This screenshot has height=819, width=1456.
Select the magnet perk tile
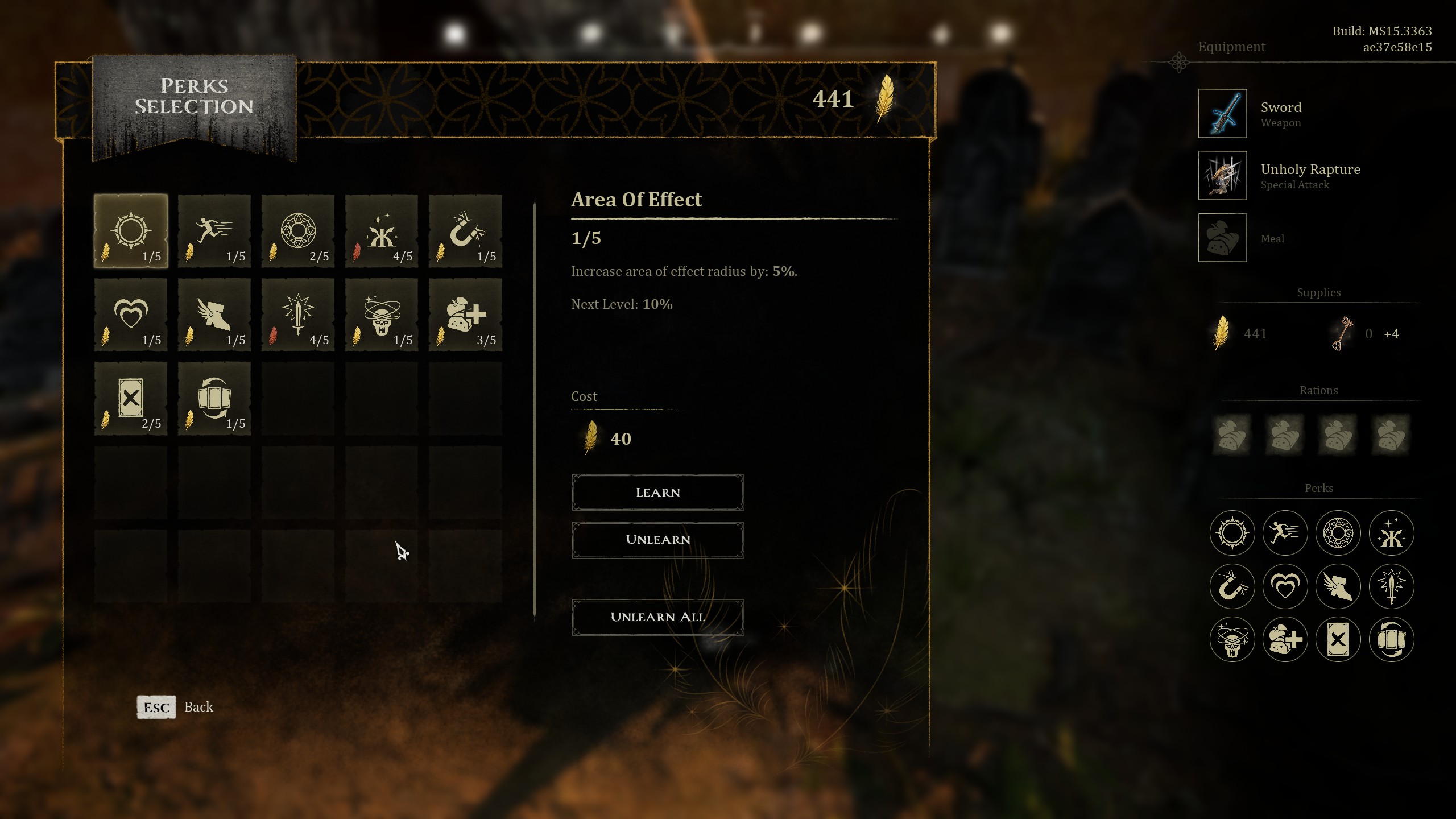pyautogui.click(x=465, y=231)
